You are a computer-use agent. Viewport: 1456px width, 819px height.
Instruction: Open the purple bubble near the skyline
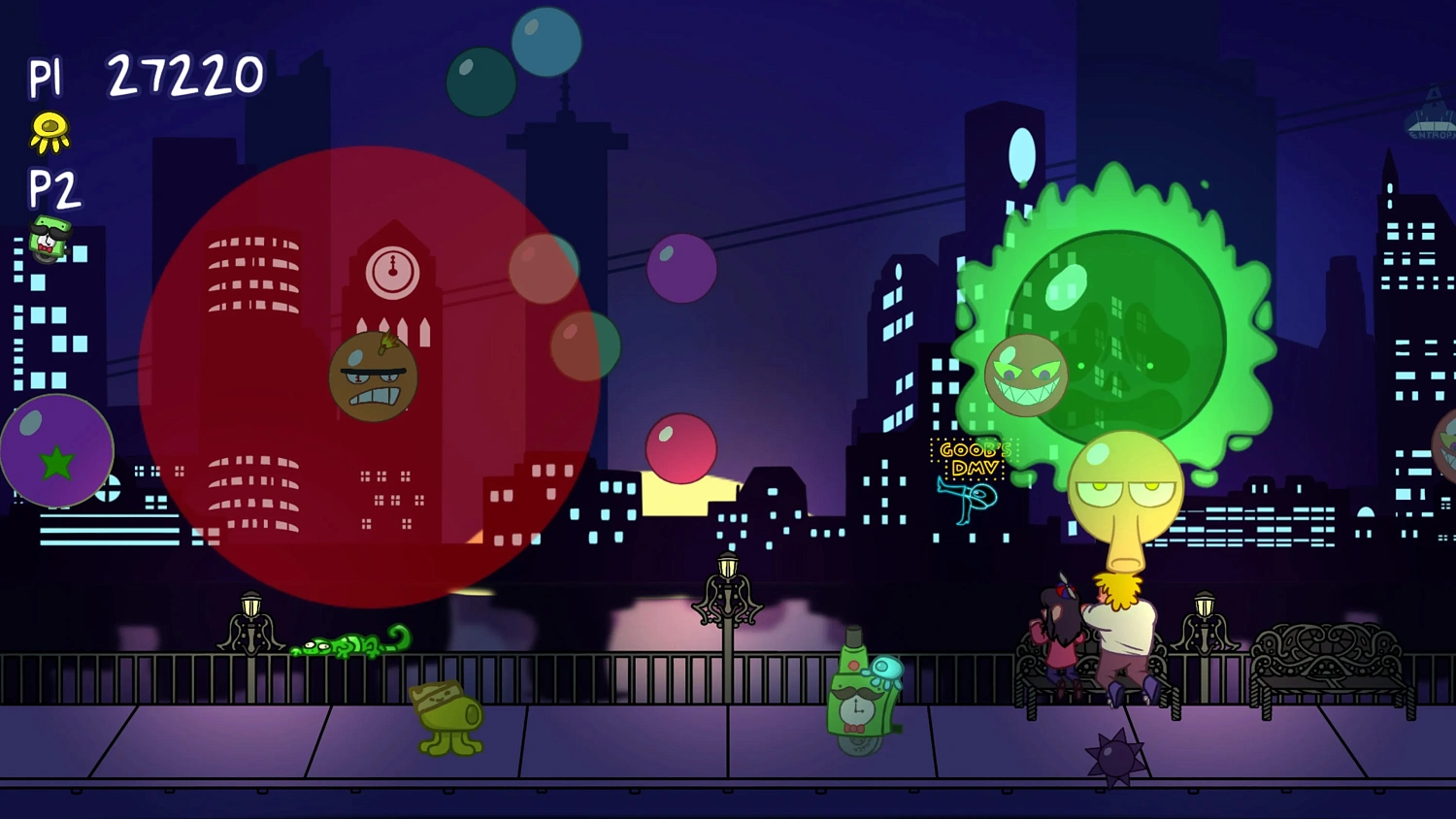[x=681, y=268]
